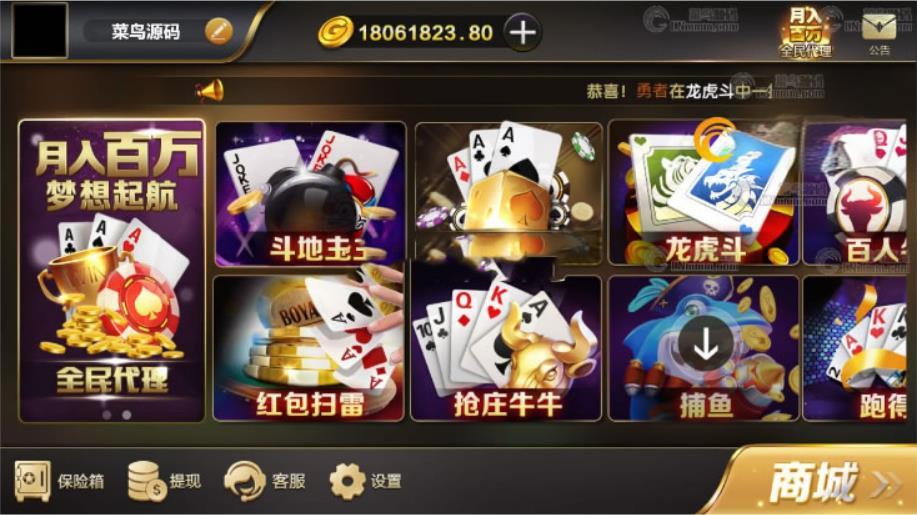This screenshot has height=515, width=917.
Task: Contact 客服 customer service
Action: pyautogui.click(x=265, y=481)
